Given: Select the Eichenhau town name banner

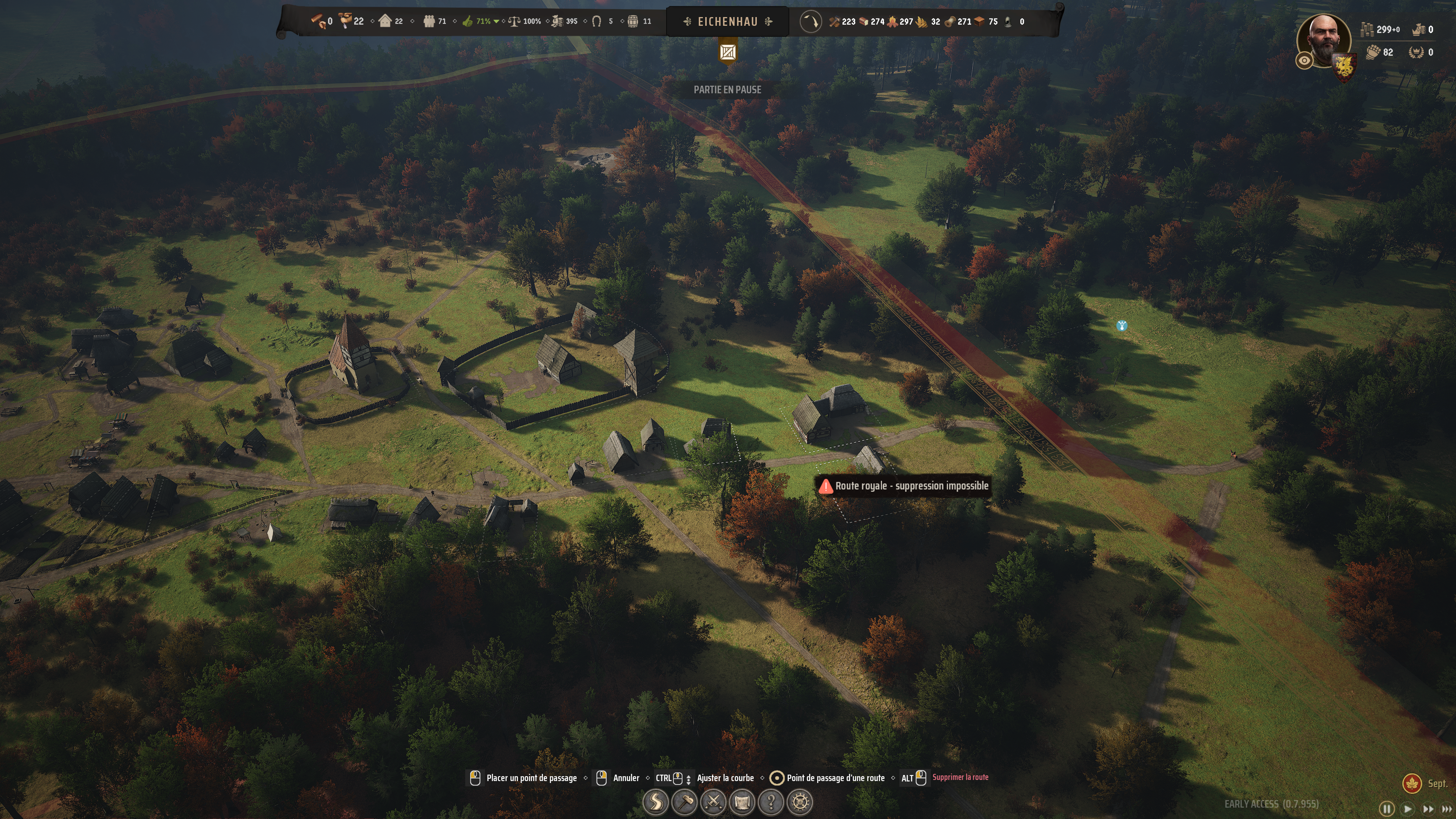Looking at the screenshot, I should 728,22.
